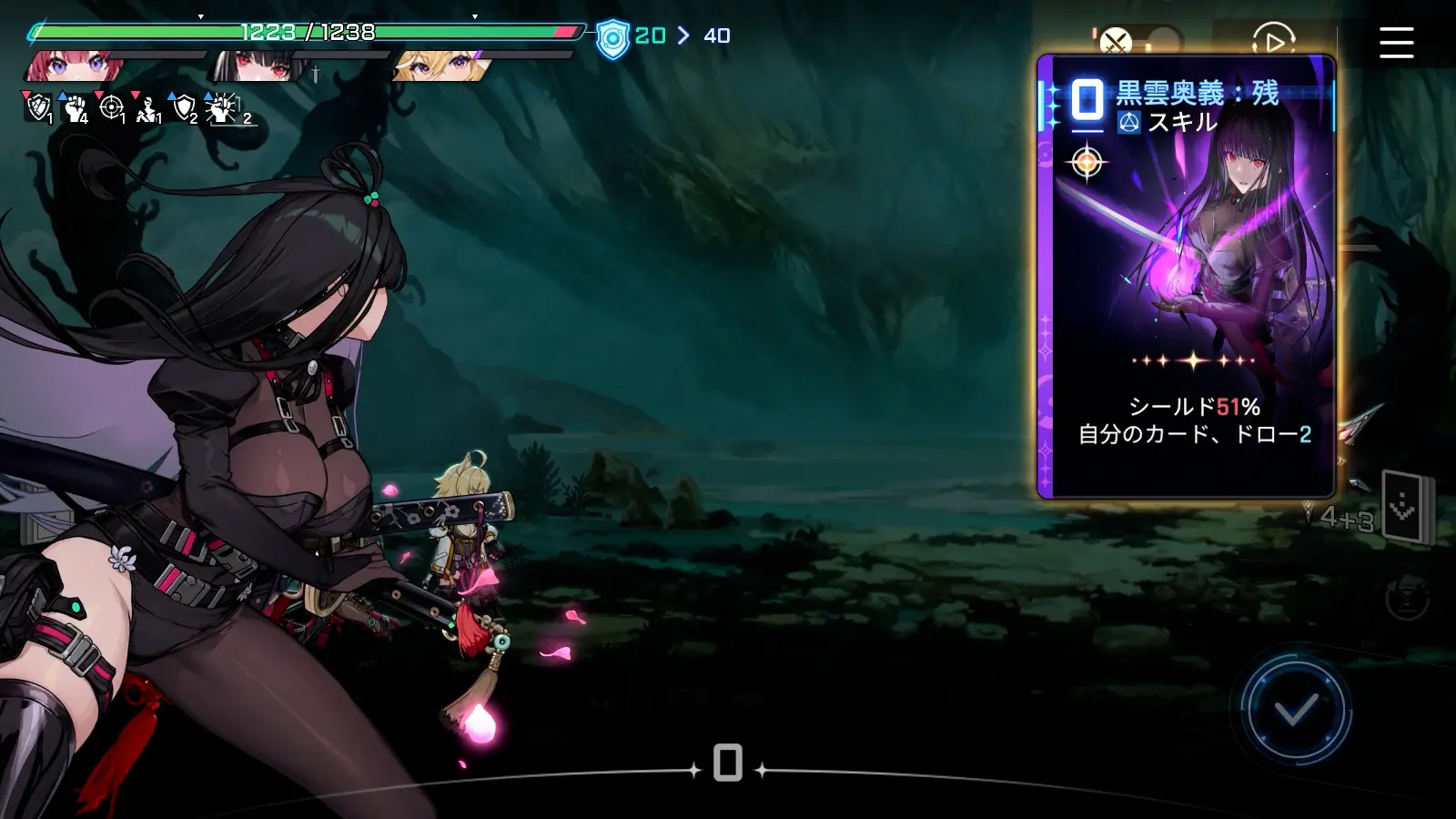Viewport: 1456px width, 819px height.
Task: Open the hamburger menu
Action: pos(1396,42)
